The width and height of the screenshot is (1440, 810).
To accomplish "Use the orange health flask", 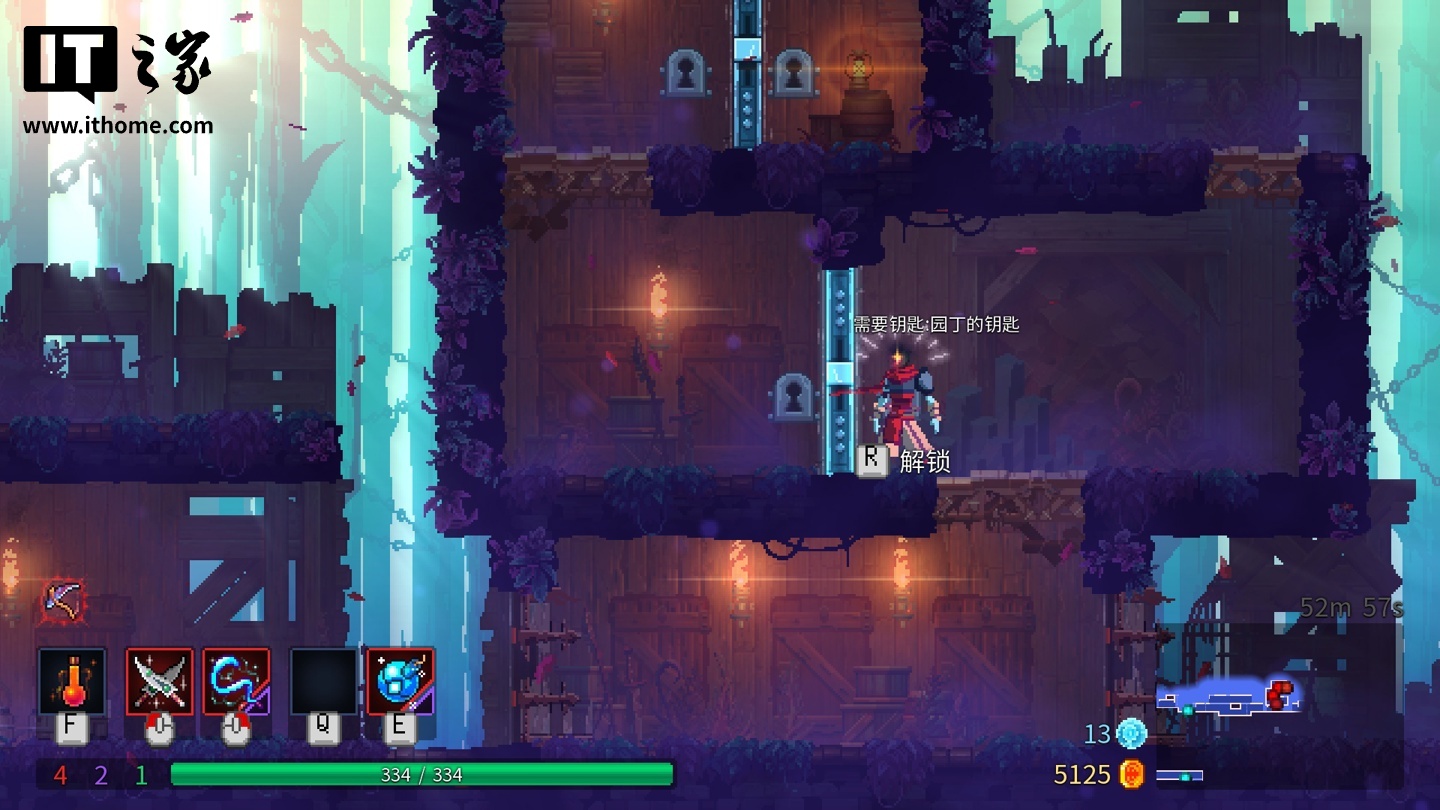I will (x=71, y=681).
